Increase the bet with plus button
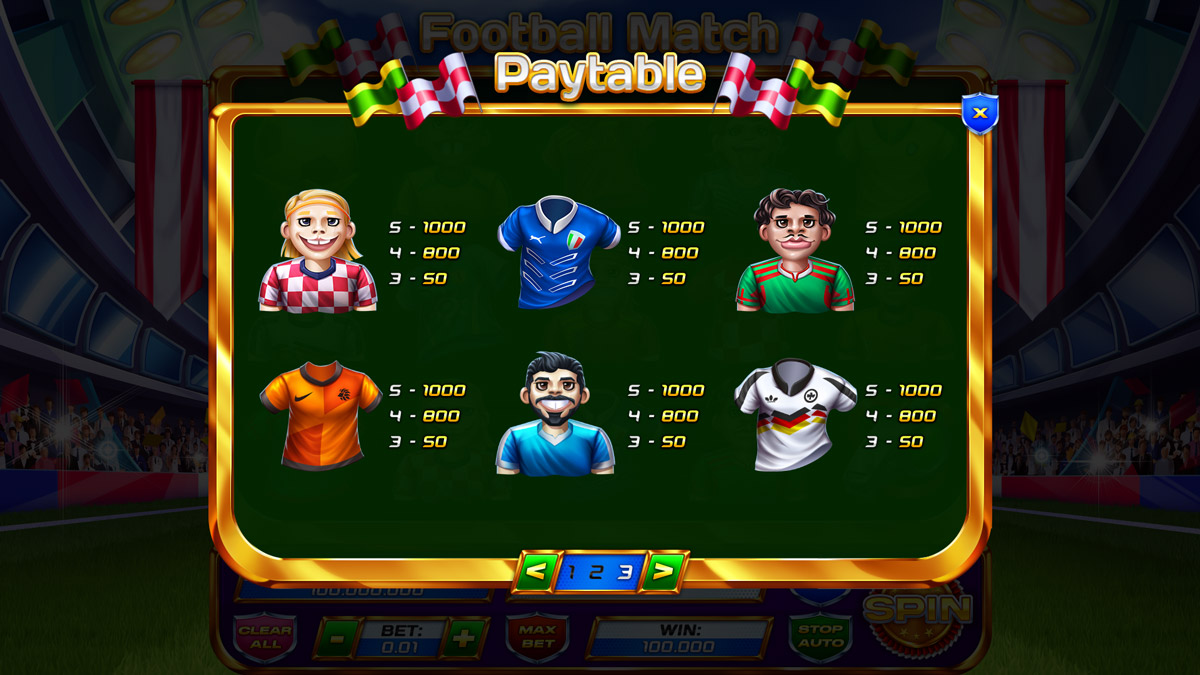 point(463,638)
